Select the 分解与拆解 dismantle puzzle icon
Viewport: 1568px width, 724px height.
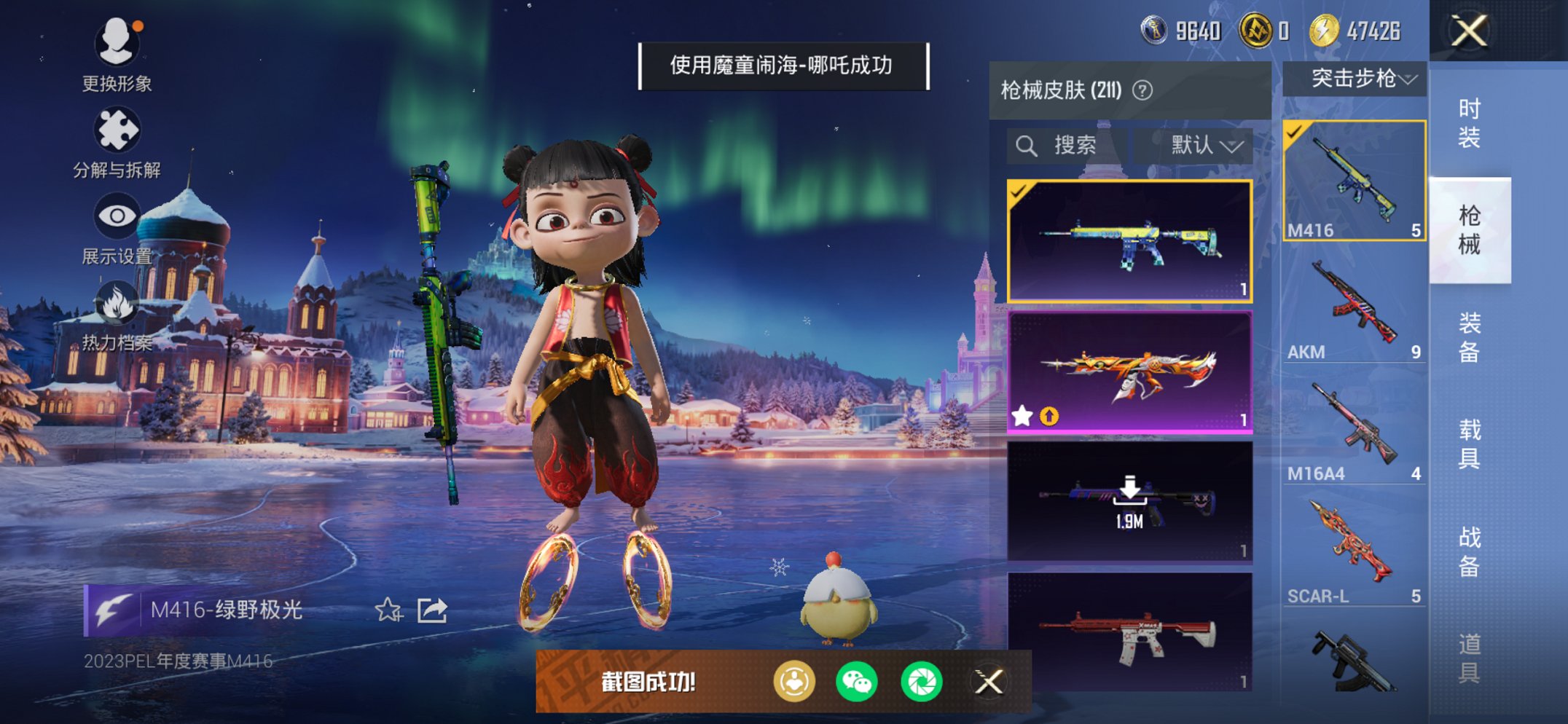[119, 127]
